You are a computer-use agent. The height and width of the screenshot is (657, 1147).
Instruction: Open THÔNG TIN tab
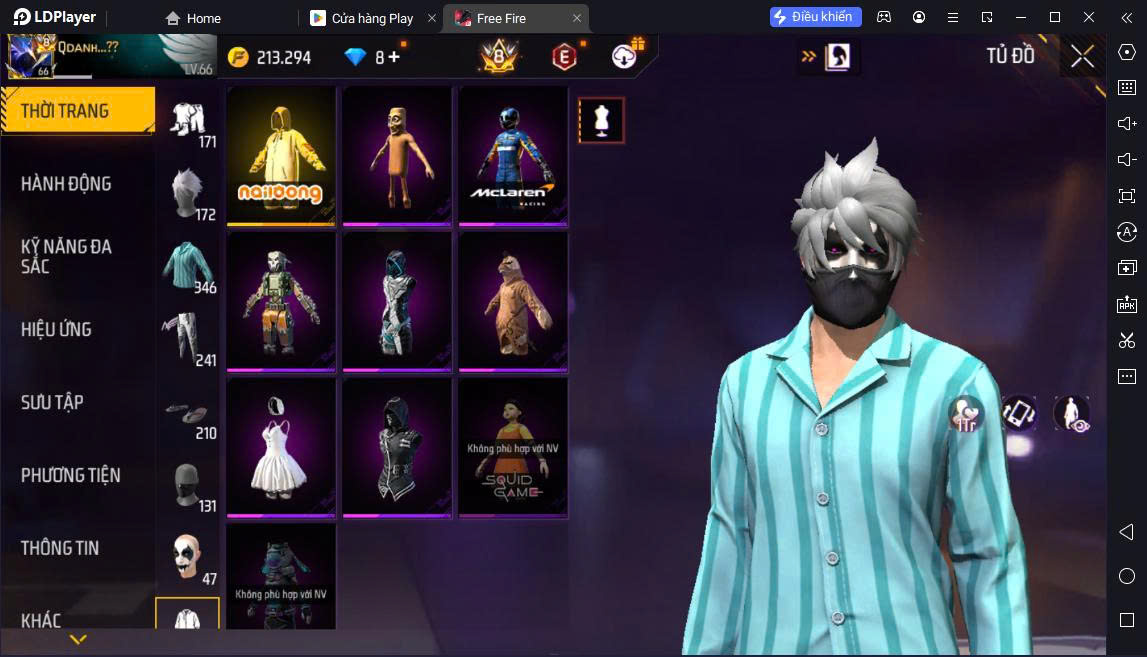(60, 548)
